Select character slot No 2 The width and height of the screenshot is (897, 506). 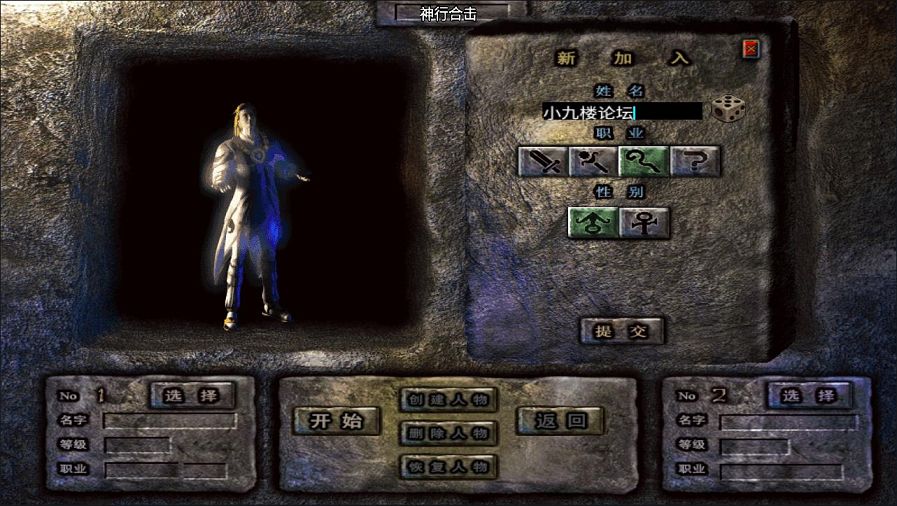809,396
